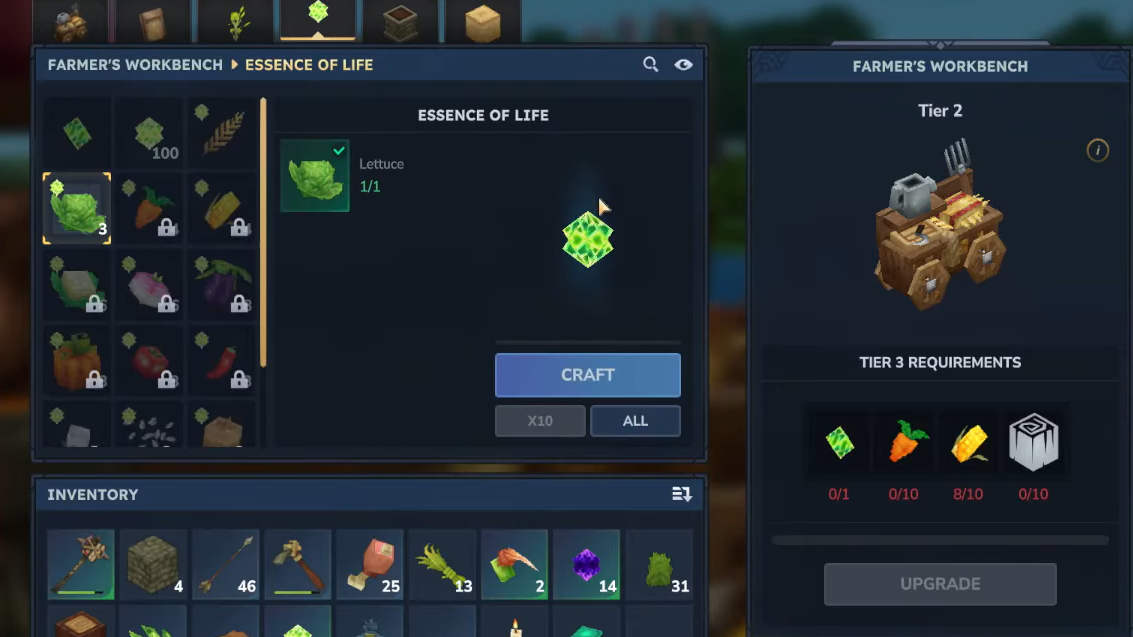The height and width of the screenshot is (637, 1133).
Task: Open the planter box category tab
Action: click(x=400, y=21)
